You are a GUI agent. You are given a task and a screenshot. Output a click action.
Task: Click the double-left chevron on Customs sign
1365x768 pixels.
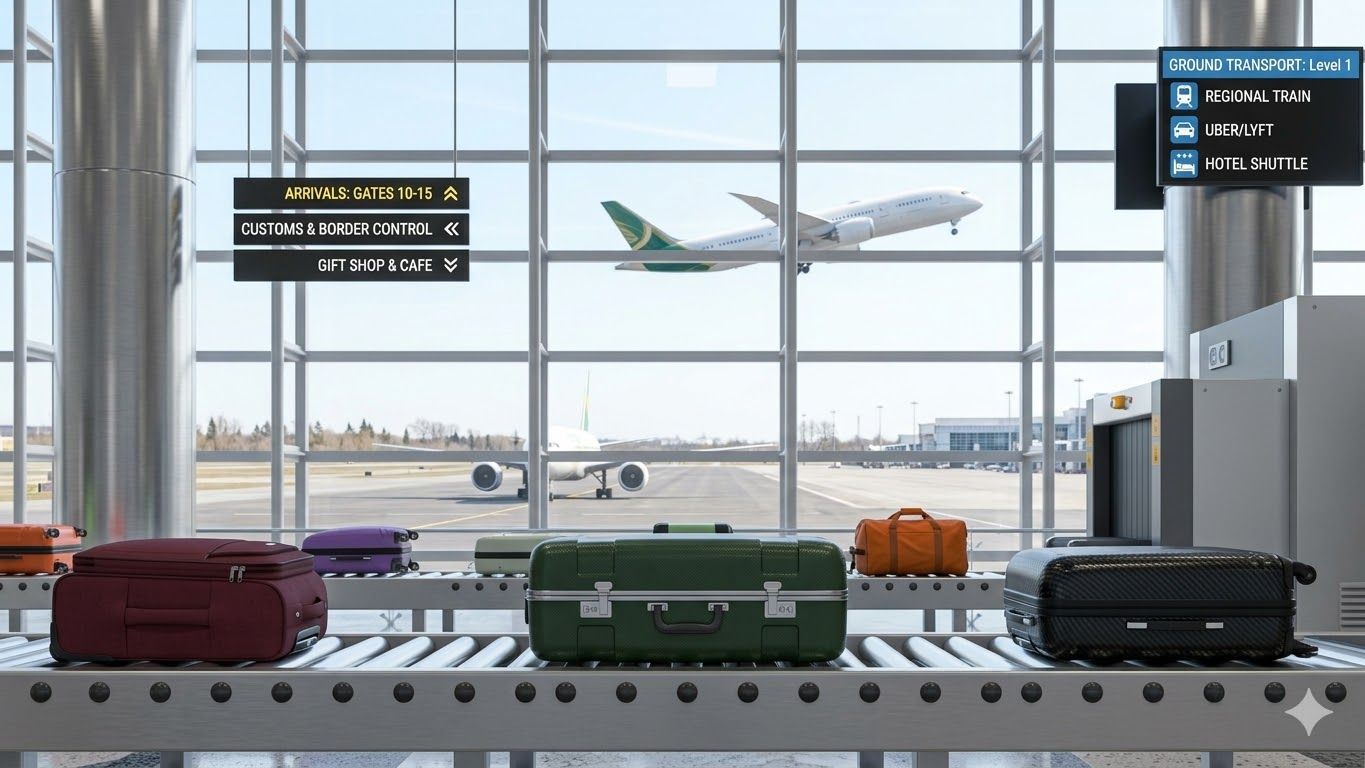(x=452, y=229)
